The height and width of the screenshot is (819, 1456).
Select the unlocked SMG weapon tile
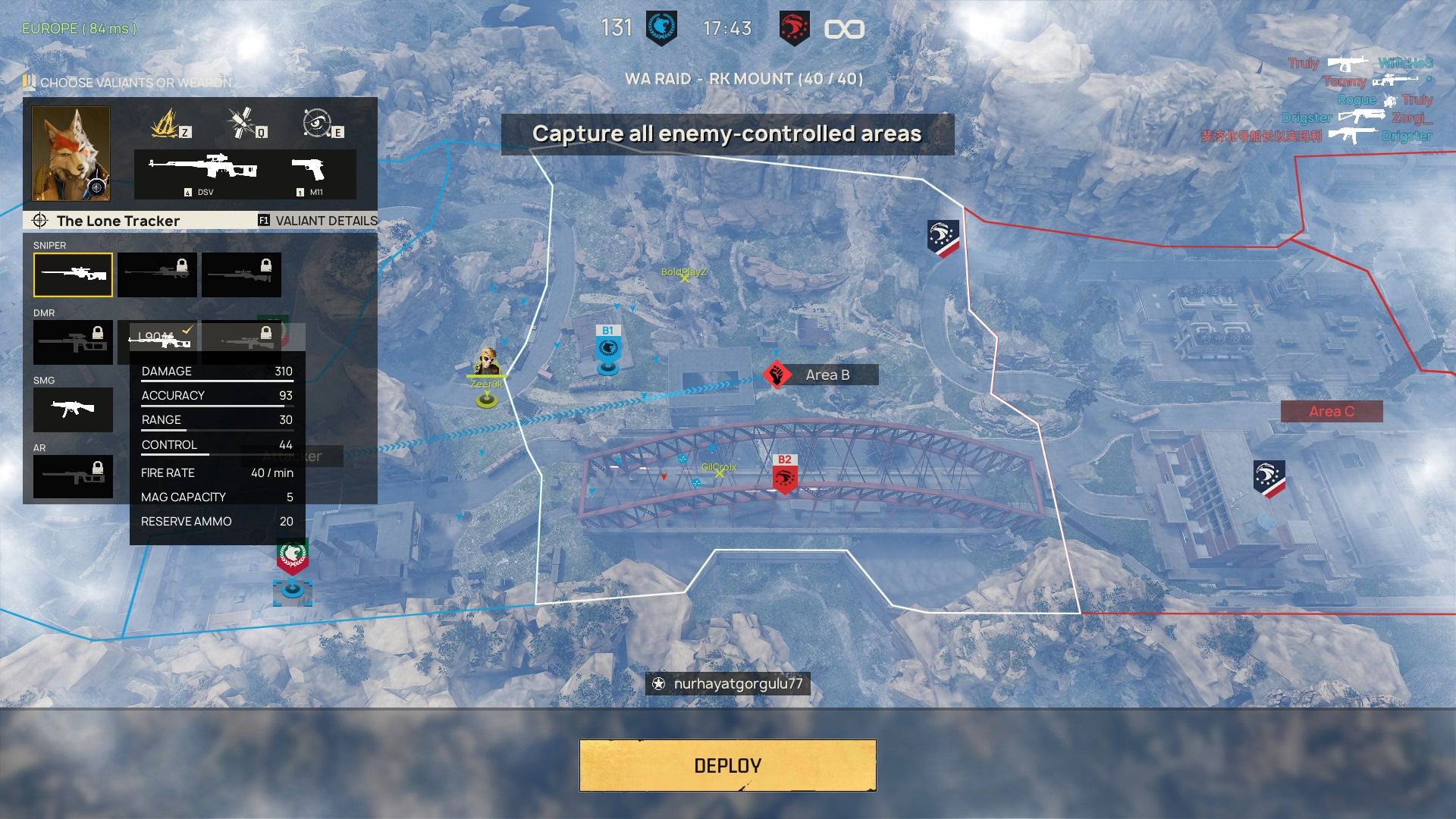pos(73,409)
